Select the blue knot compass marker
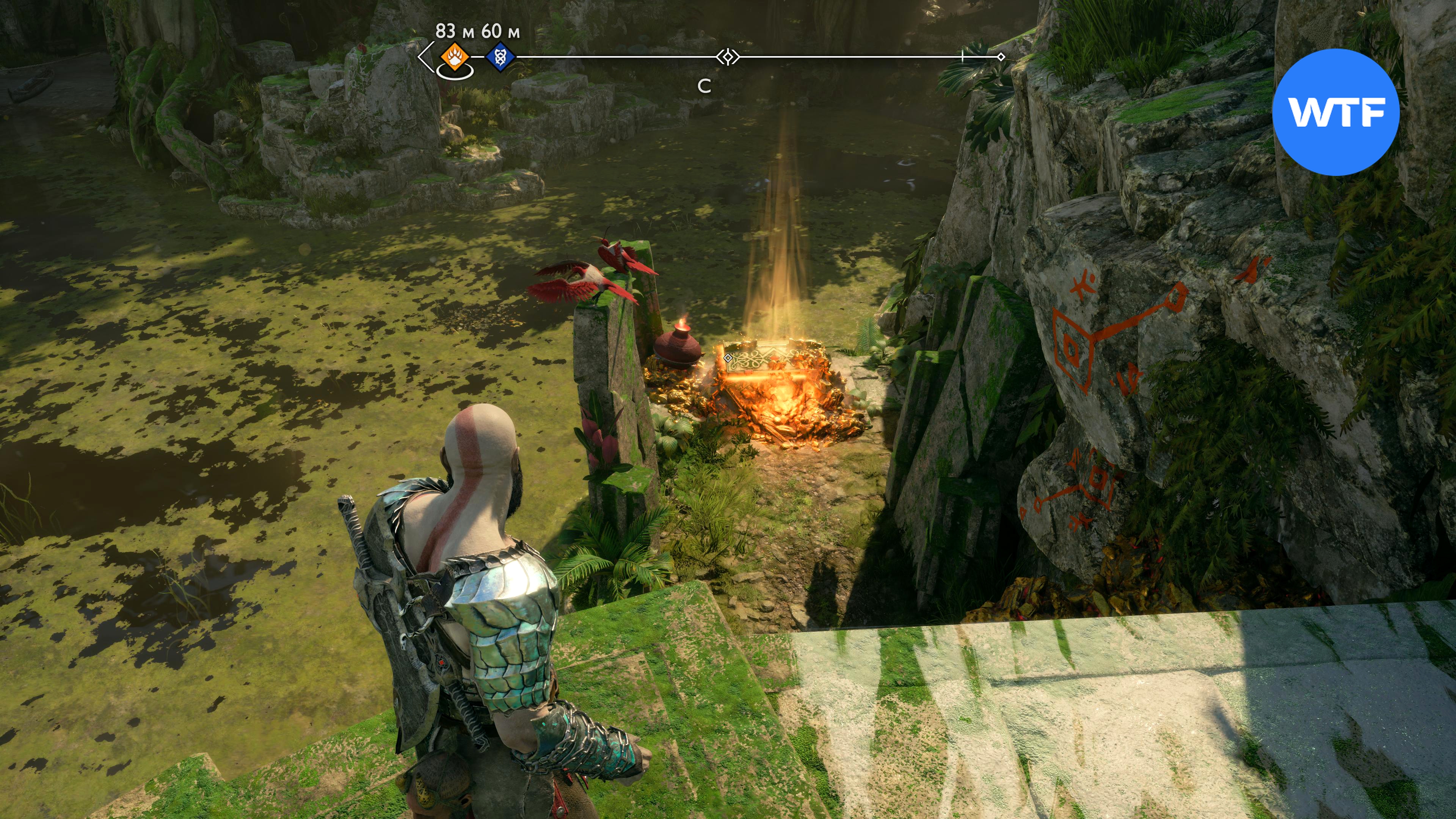1456x819 pixels. (500, 57)
